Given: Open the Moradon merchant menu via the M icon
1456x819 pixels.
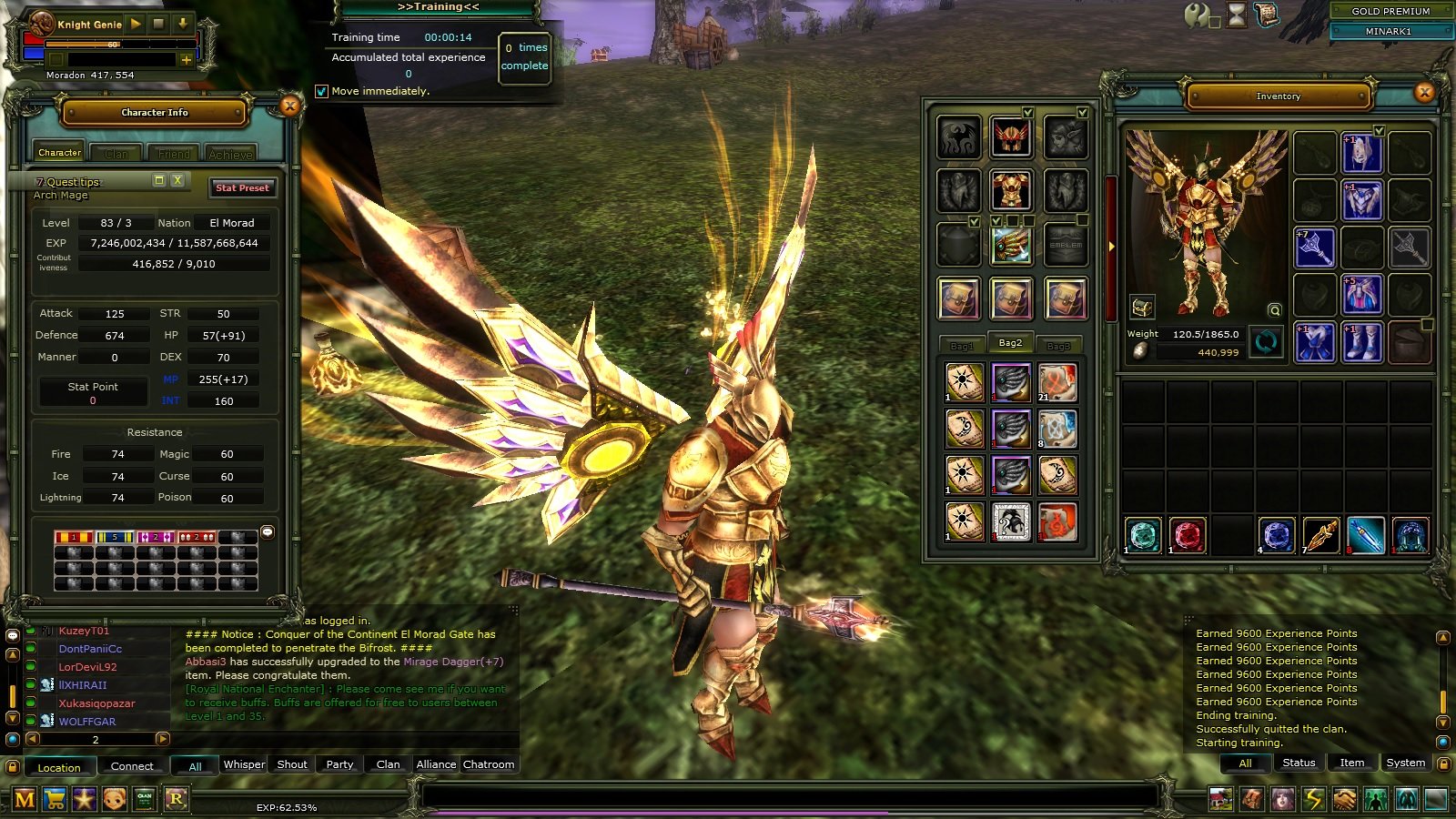Looking at the screenshot, I should 25,799.
